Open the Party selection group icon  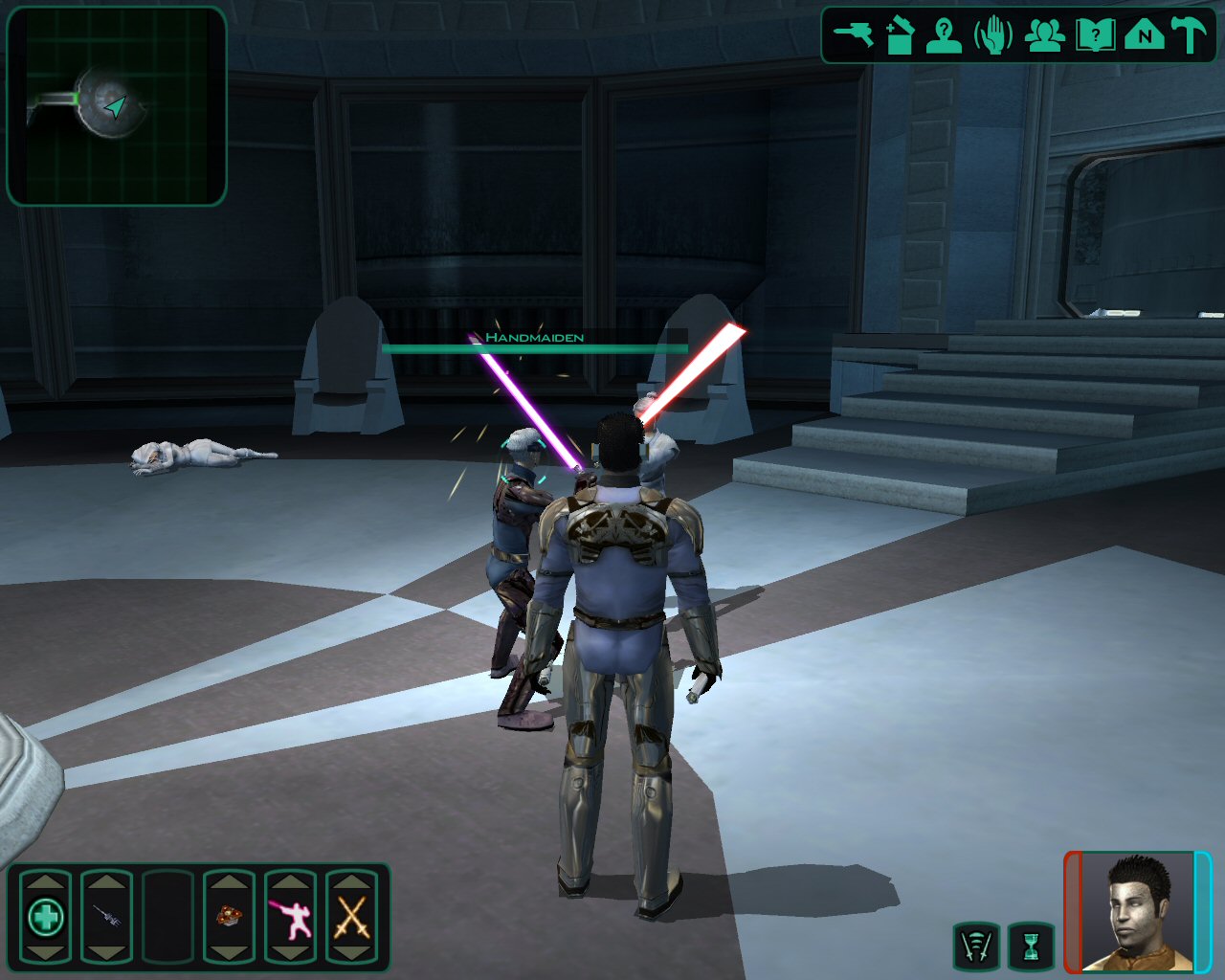[x=1044, y=36]
